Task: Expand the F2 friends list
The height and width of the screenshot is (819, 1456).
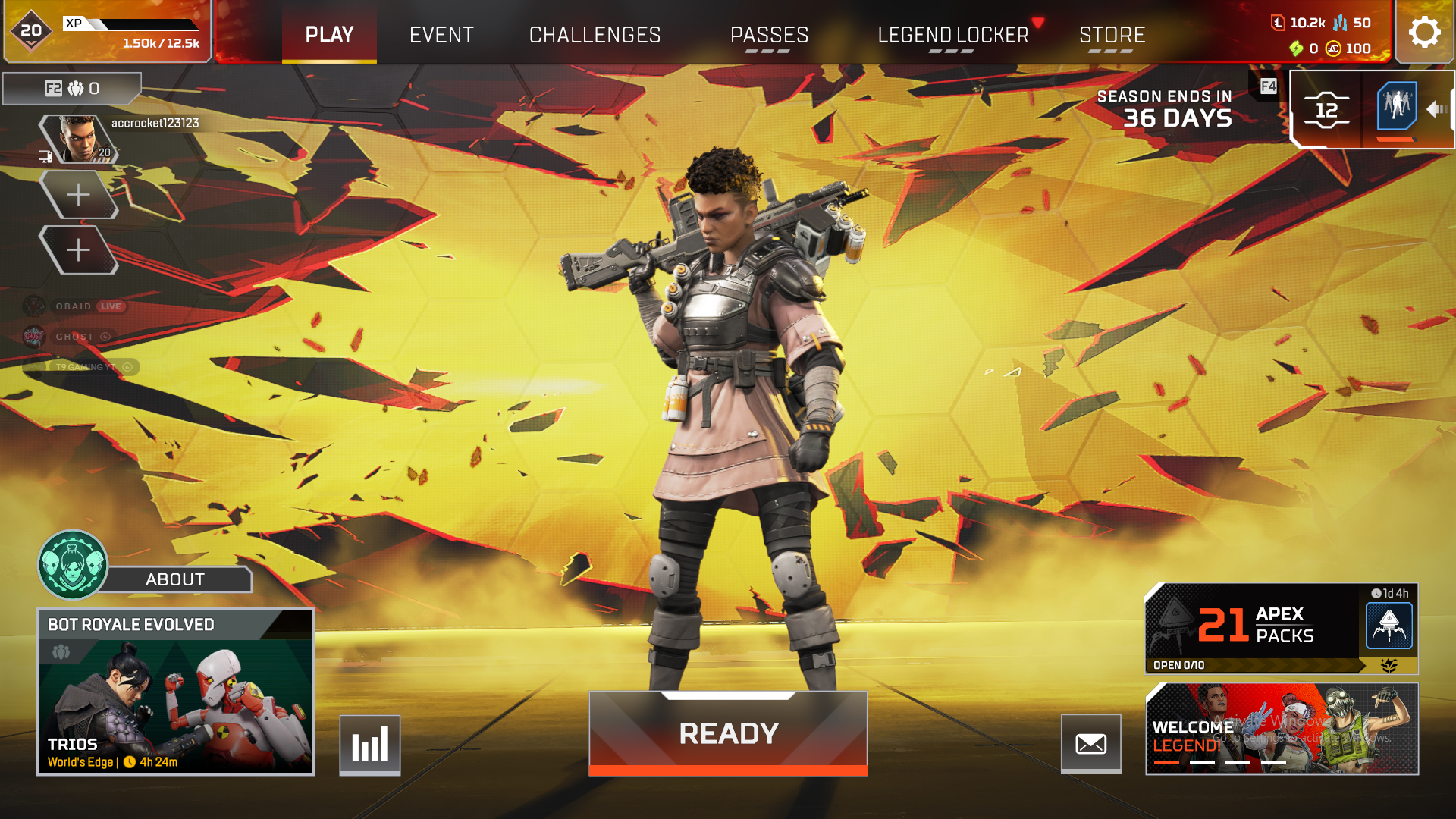Action: [72, 89]
